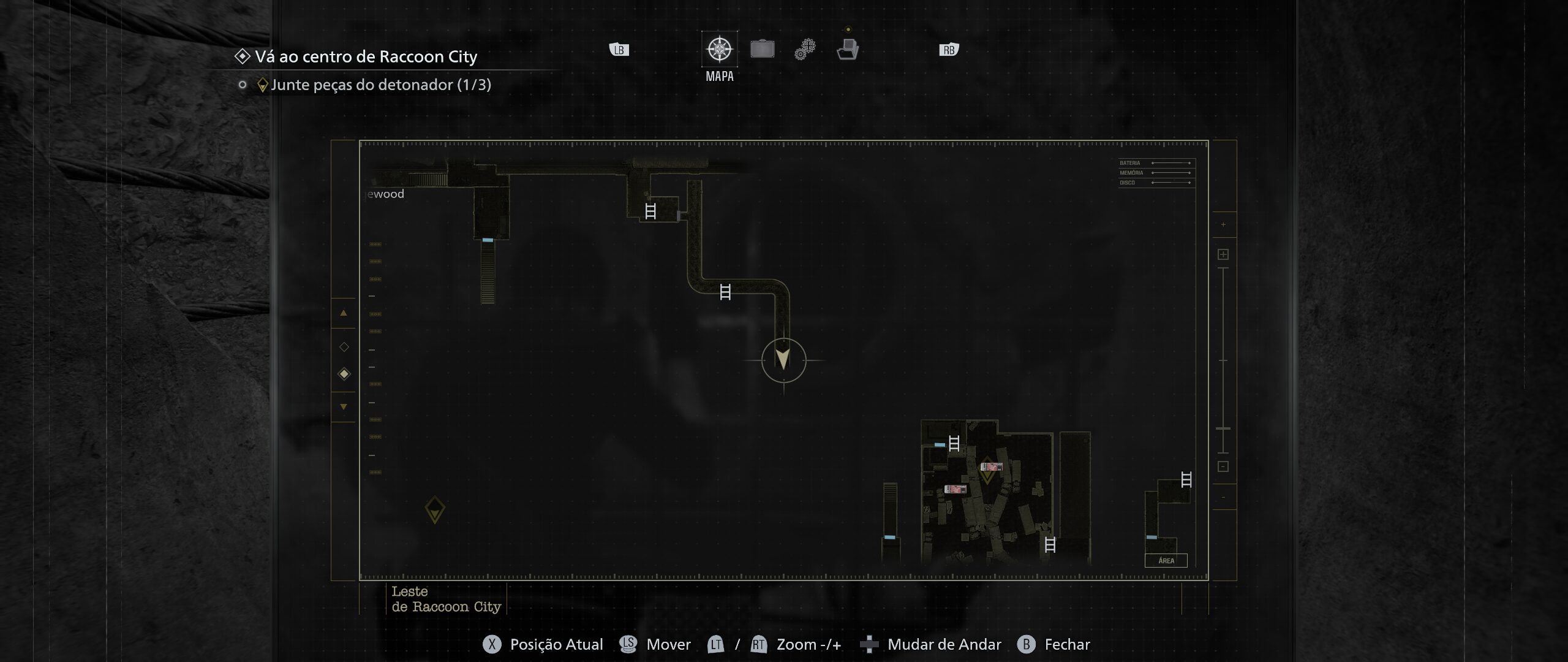This screenshot has width=1568, height=662.
Task: Click the main objective about Raccoon City
Action: [366, 56]
